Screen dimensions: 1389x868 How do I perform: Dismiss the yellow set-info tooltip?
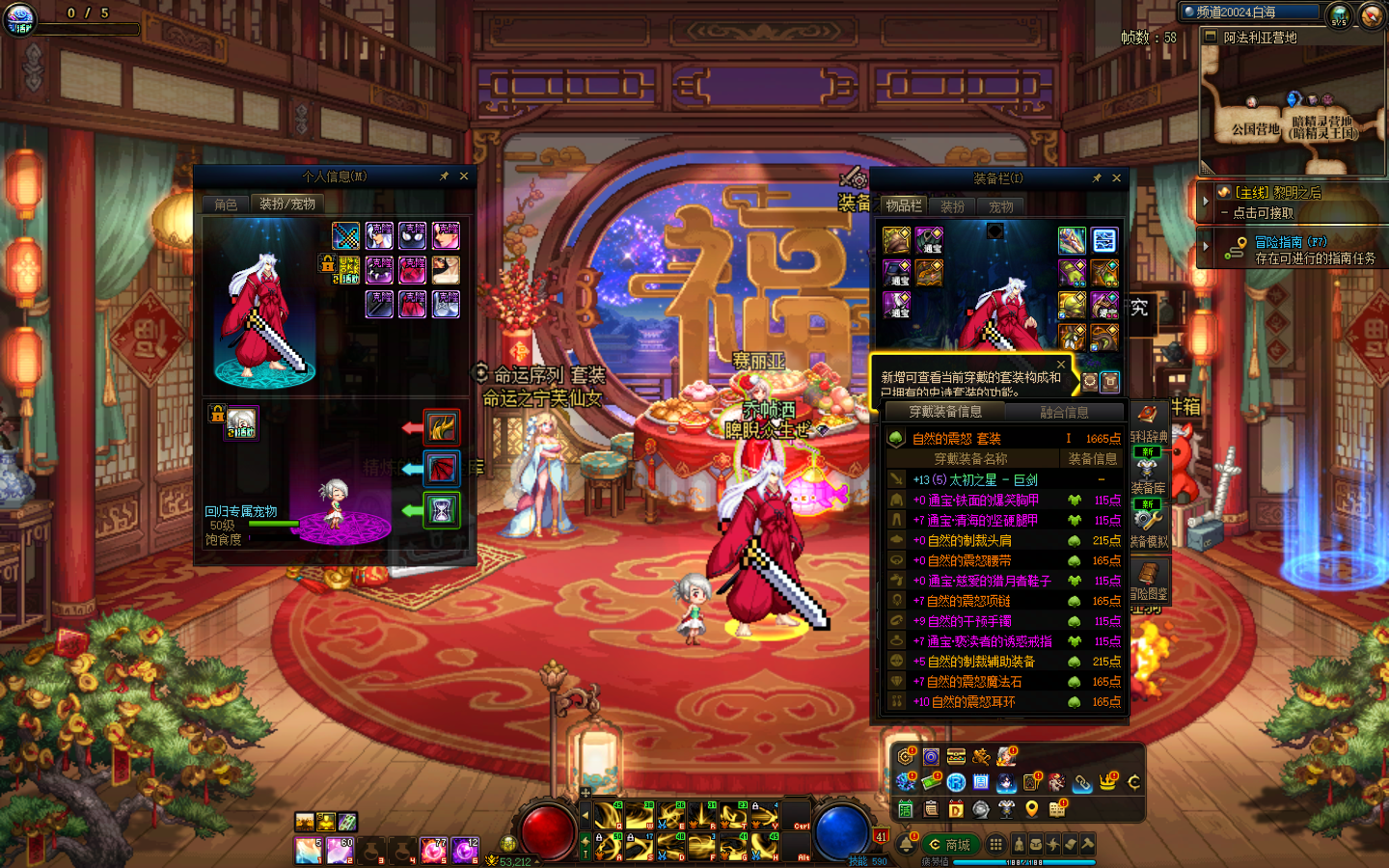click(1061, 365)
